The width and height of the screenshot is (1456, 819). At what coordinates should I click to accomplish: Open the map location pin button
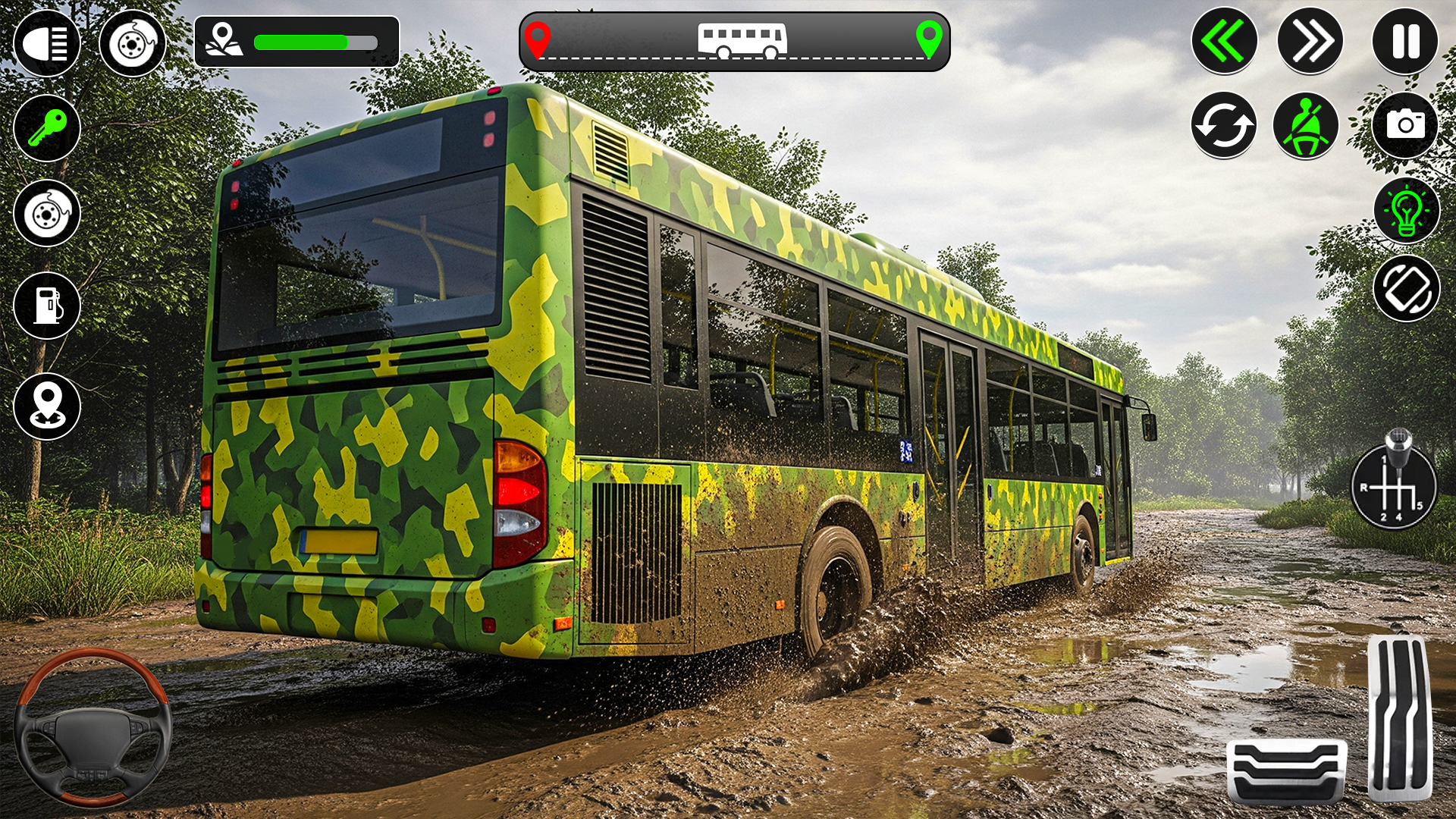pyautogui.click(x=47, y=406)
